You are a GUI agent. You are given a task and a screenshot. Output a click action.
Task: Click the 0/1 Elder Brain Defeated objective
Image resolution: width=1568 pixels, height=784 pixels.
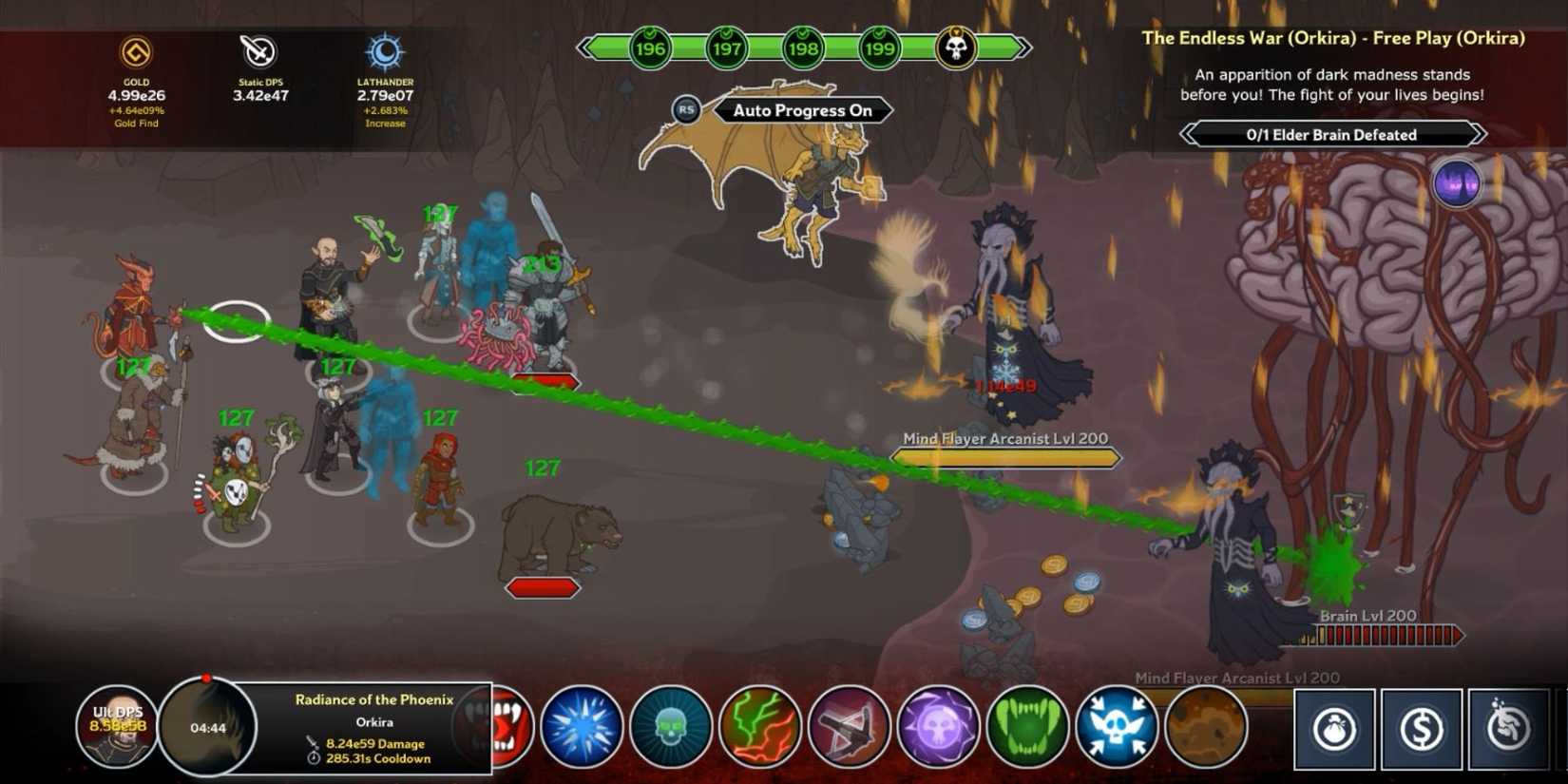(1330, 134)
